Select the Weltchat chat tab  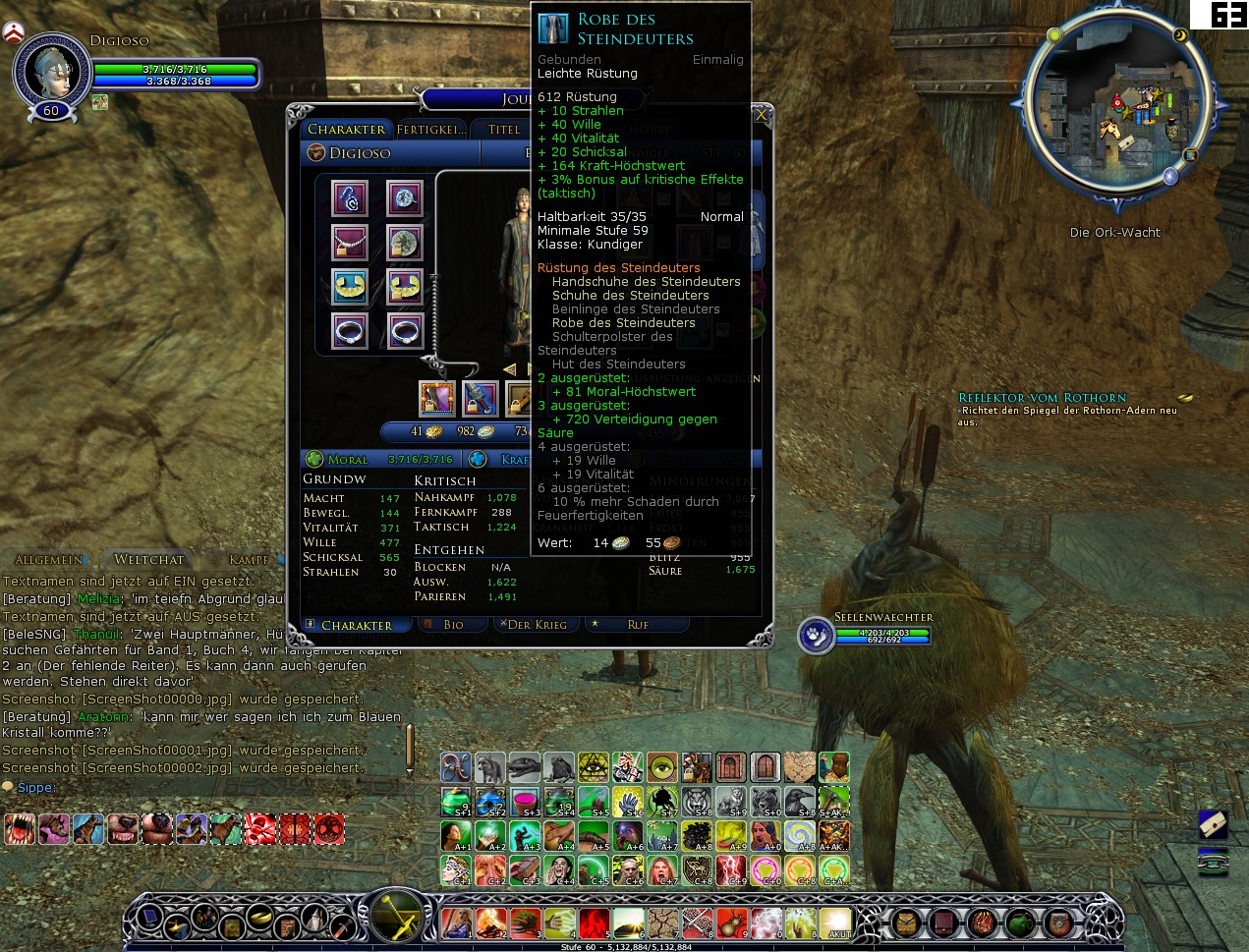(x=148, y=559)
